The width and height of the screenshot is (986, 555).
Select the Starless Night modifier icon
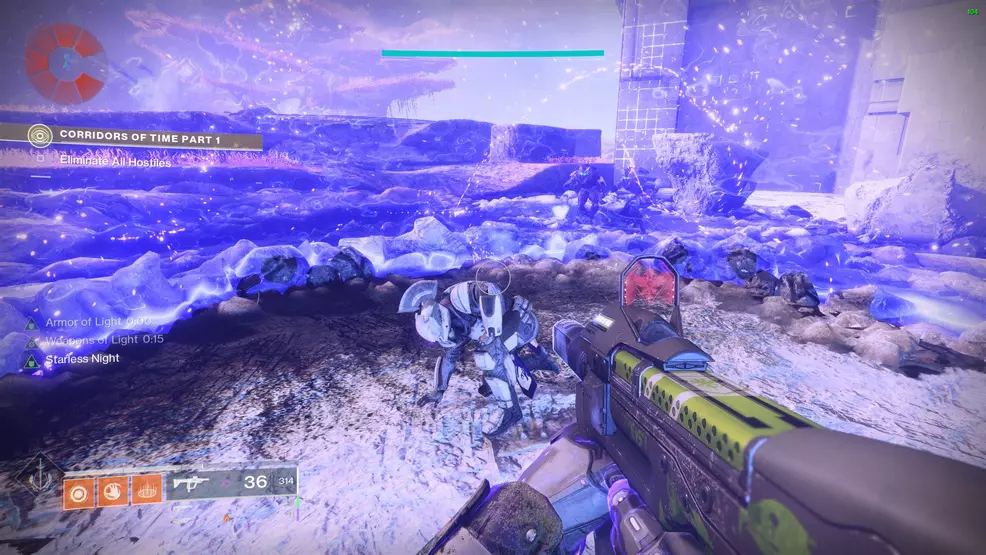click(x=30, y=359)
